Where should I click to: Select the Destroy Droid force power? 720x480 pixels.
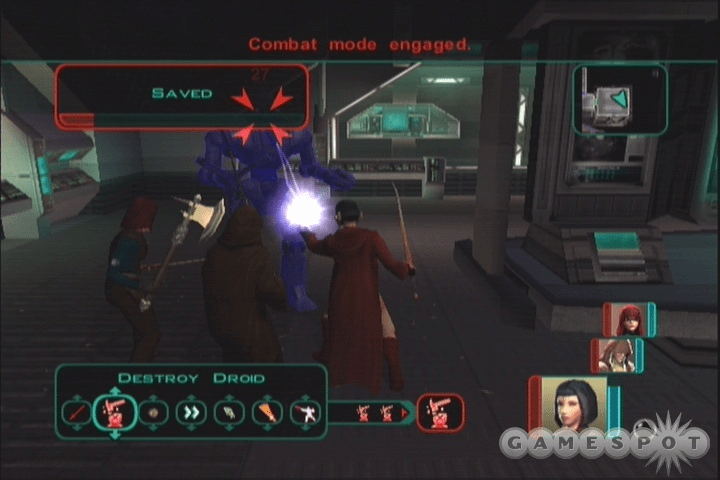pyautogui.click(x=115, y=412)
